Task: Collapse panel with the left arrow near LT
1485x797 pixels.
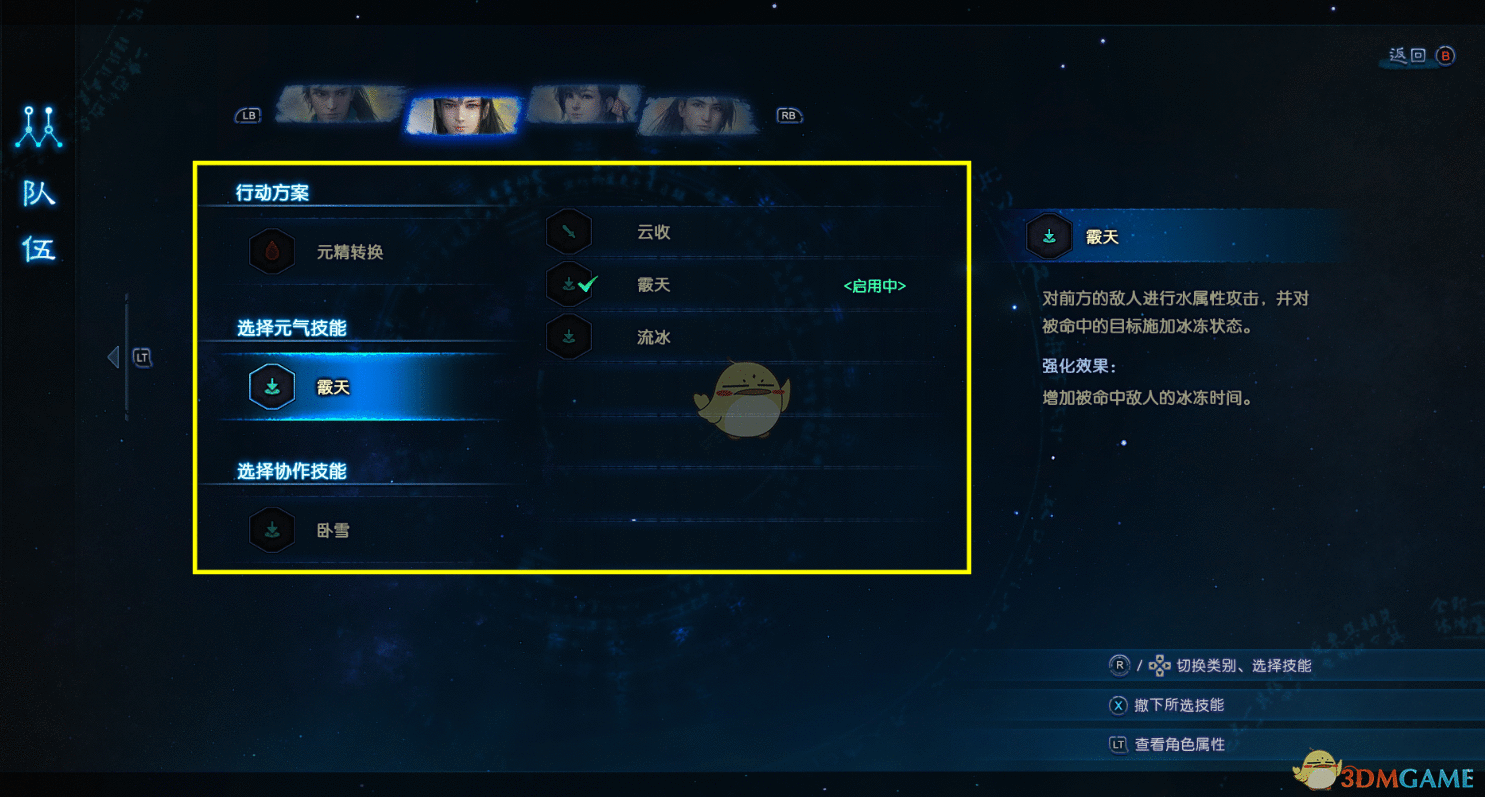Action: point(113,356)
